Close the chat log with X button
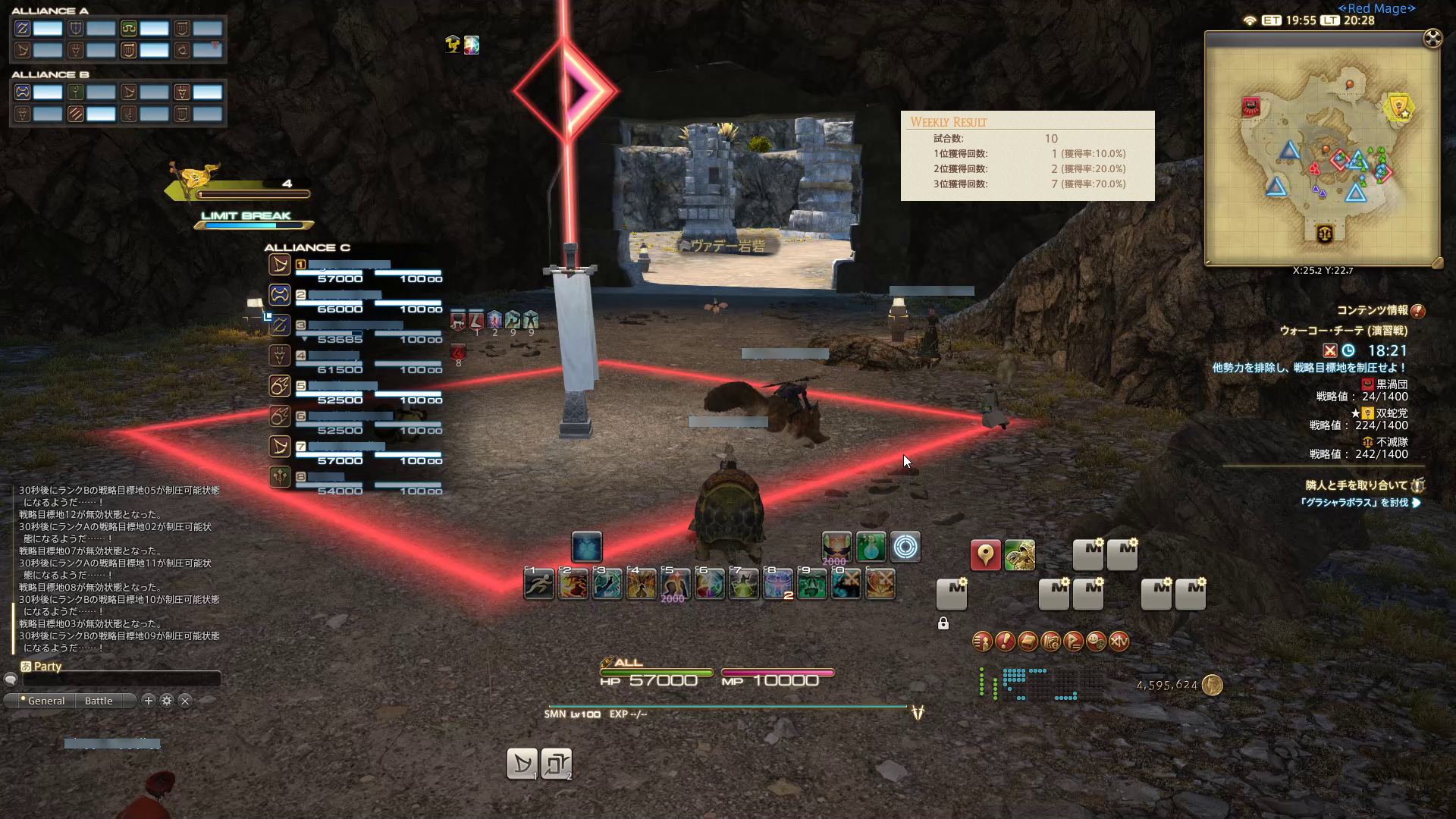Screen dimensions: 1456x819 (x=185, y=701)
